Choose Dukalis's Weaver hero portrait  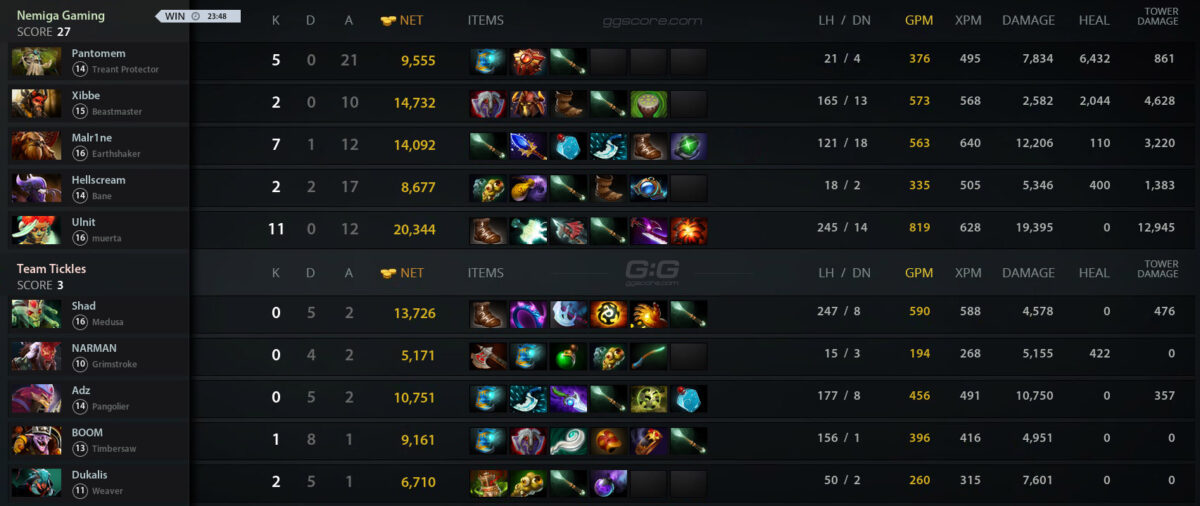(36, 483)
